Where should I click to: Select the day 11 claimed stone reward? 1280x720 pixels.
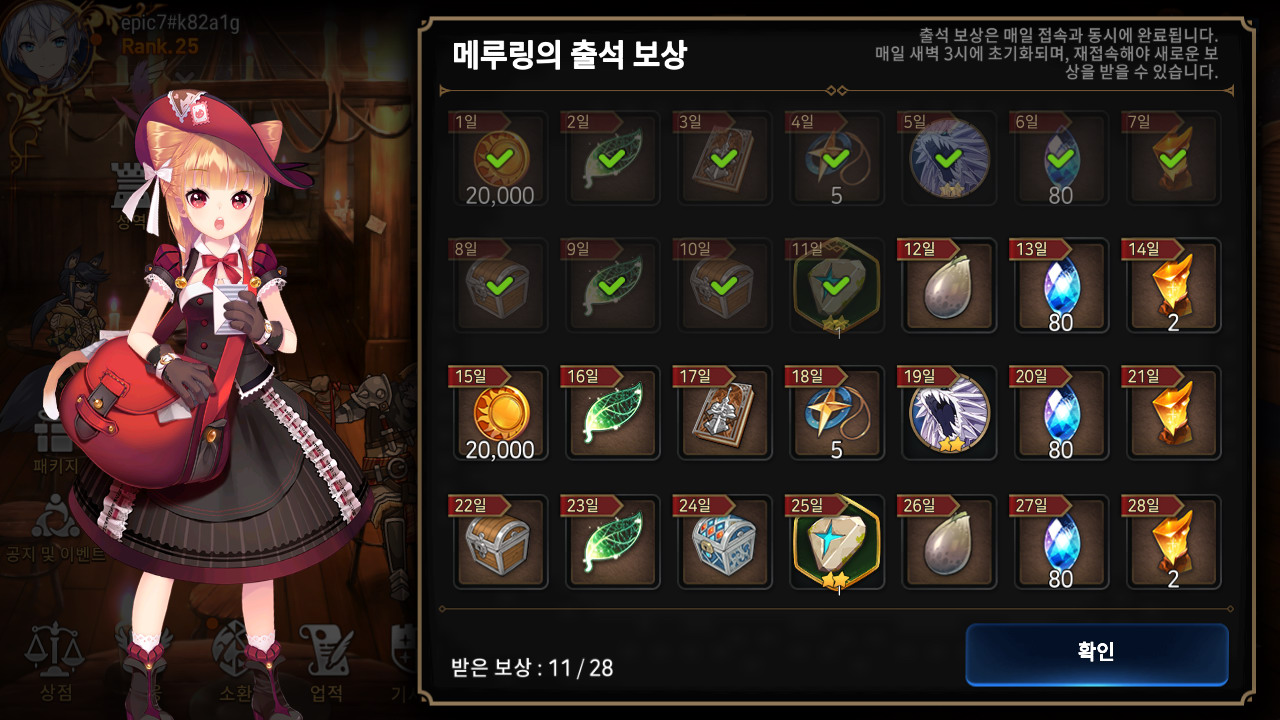836,286
